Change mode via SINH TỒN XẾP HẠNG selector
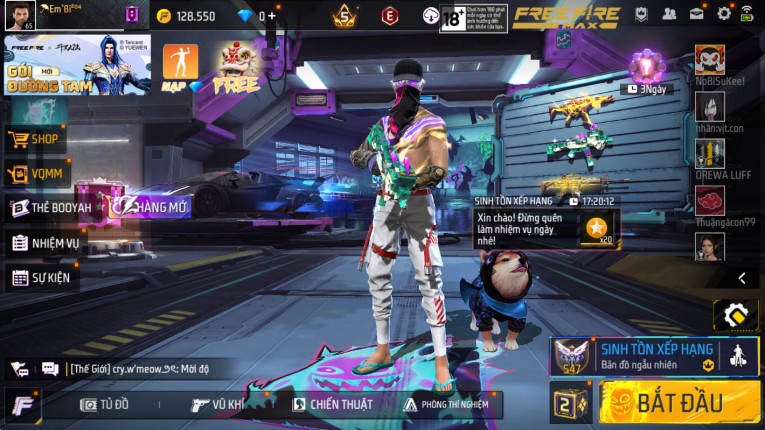 655,355
